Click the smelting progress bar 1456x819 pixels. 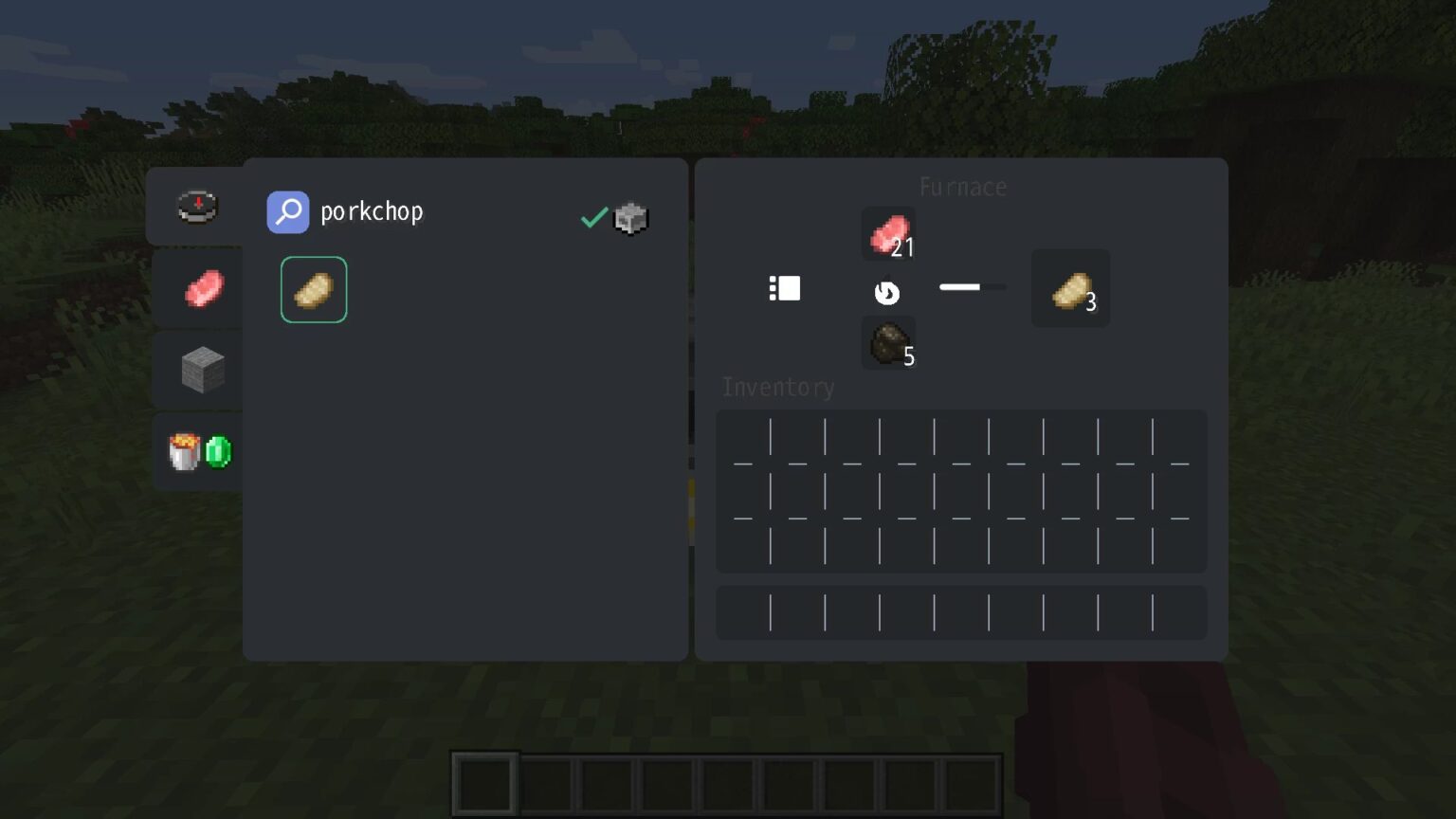tap(972, 287)
